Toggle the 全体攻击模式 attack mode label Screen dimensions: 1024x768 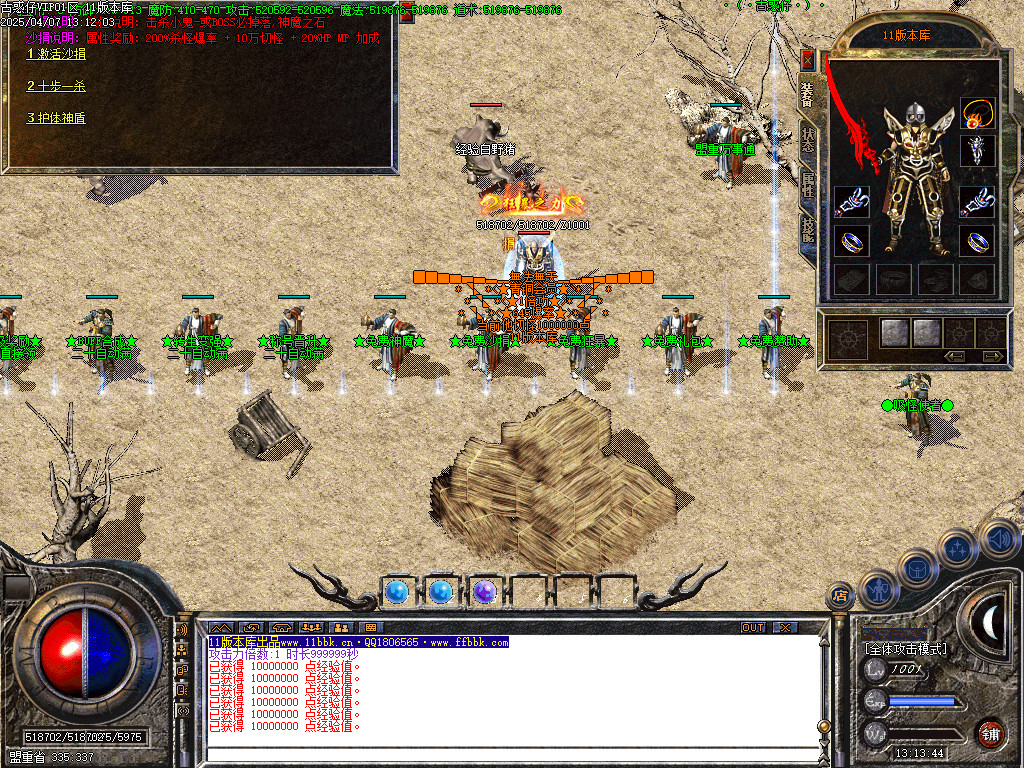[905, 649]
